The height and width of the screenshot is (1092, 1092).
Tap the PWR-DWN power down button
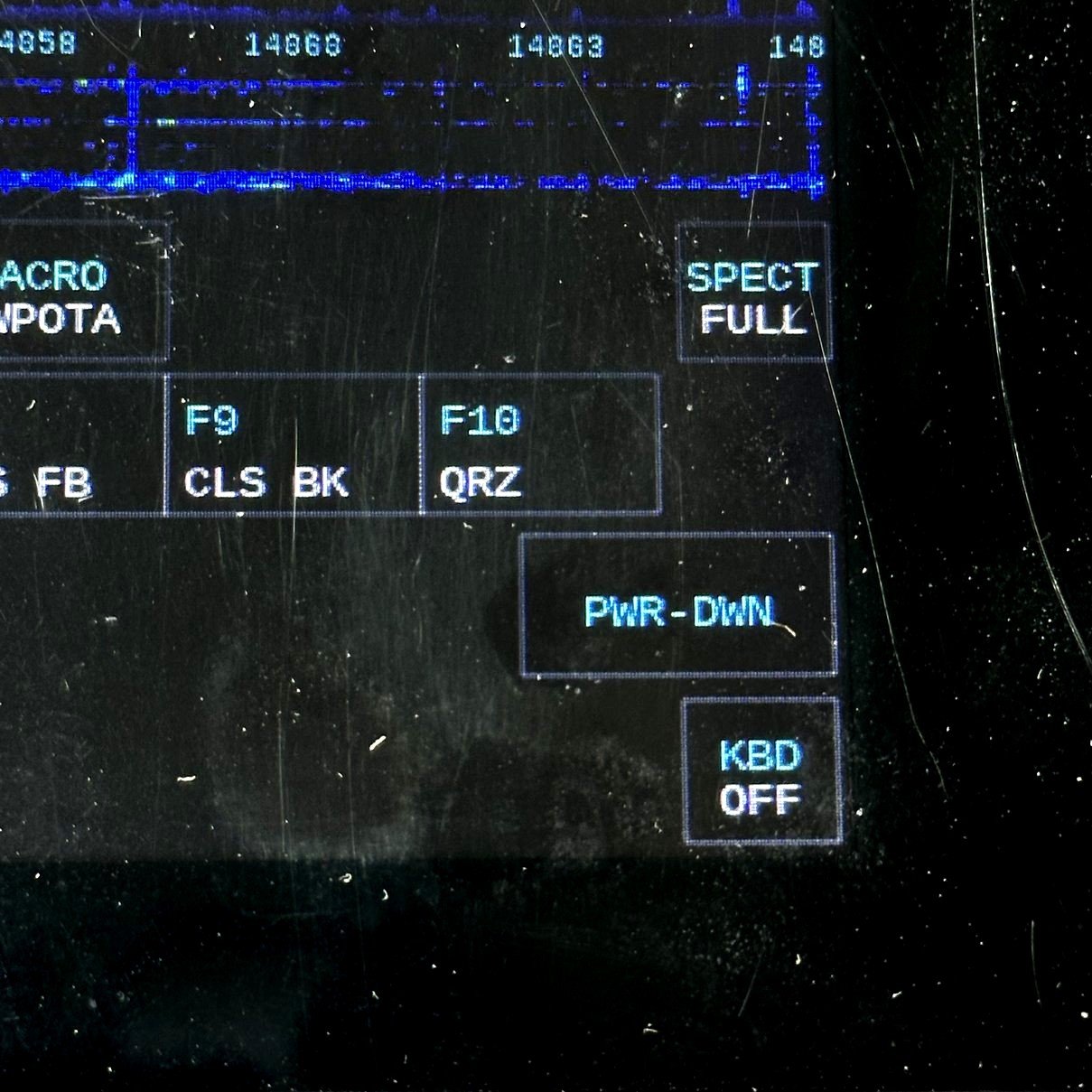677,604
